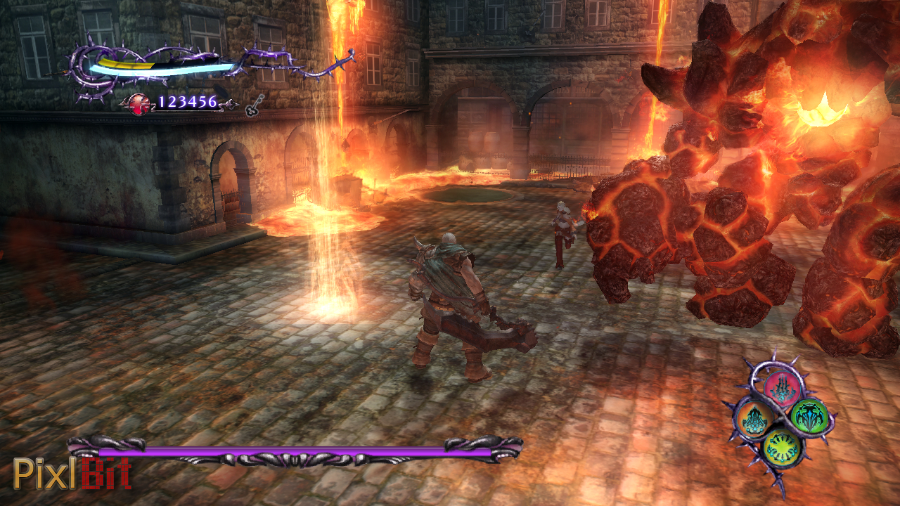Viewport: 900px width, 506px height.
Task: Click the red orb icon by the counter
Action: 137,102
